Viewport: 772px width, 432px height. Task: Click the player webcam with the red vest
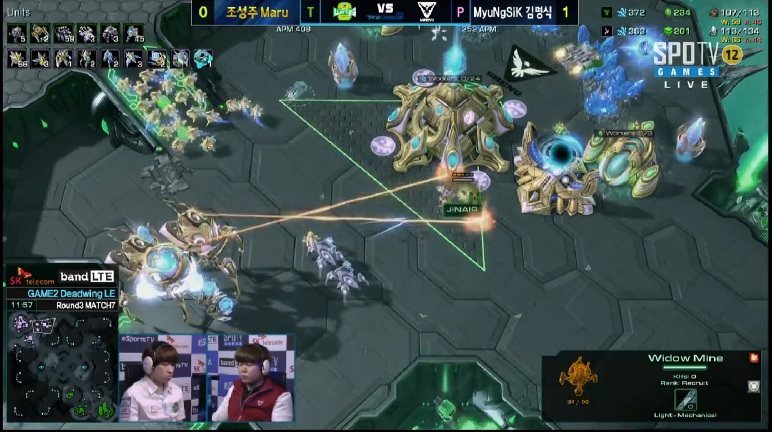pyautogui.click(x=252, y=383)
